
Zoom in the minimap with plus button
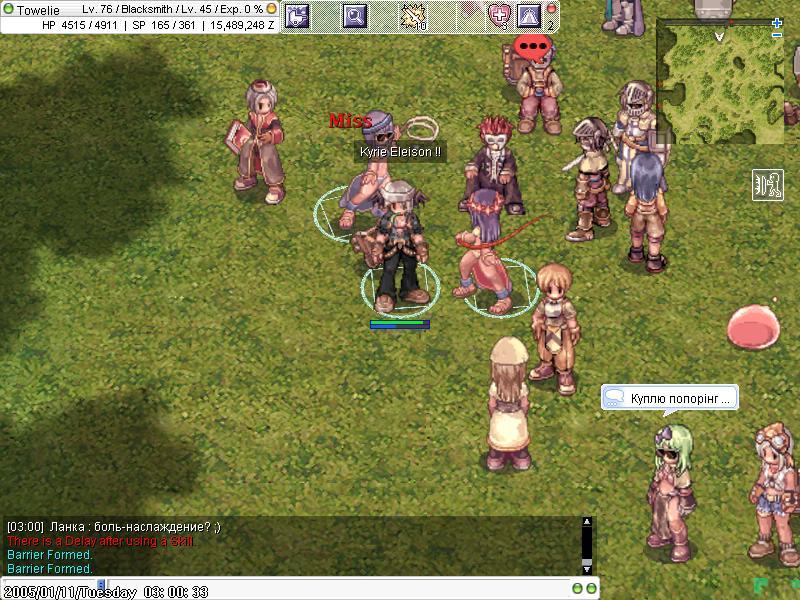point(777,23)
